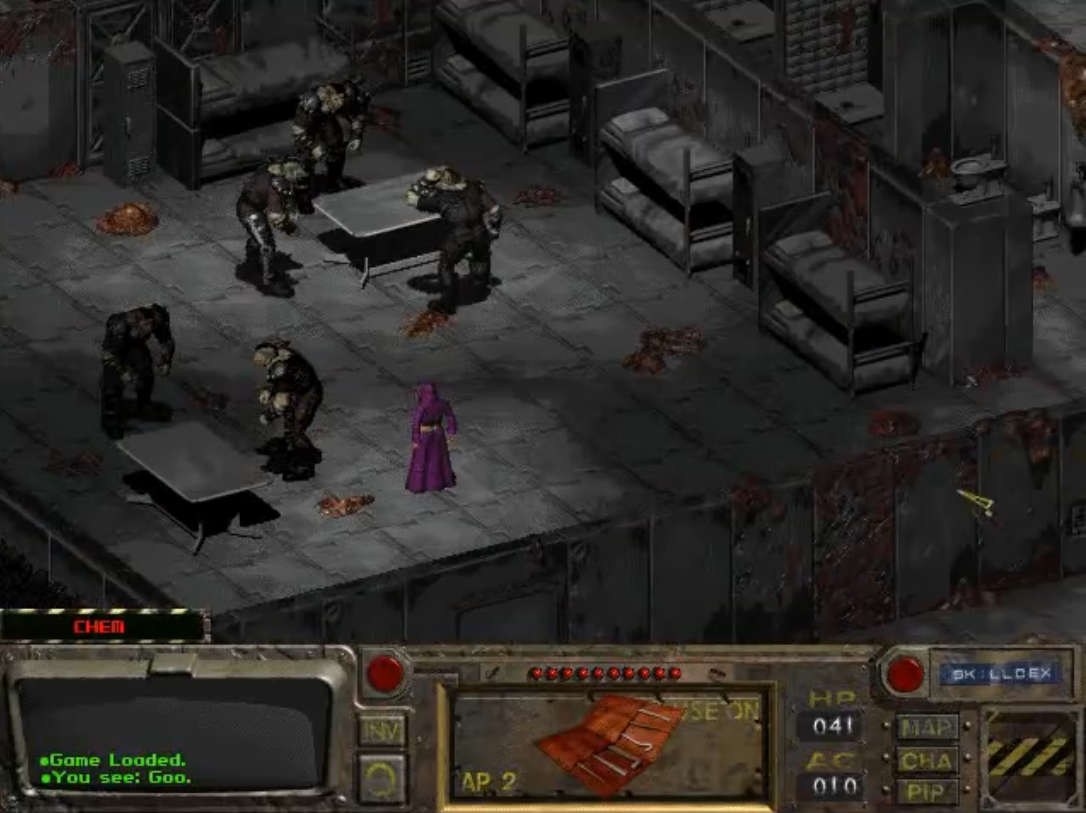
Task: Open the PIP Pip-Boy button
Action: [x=927, y=791]
